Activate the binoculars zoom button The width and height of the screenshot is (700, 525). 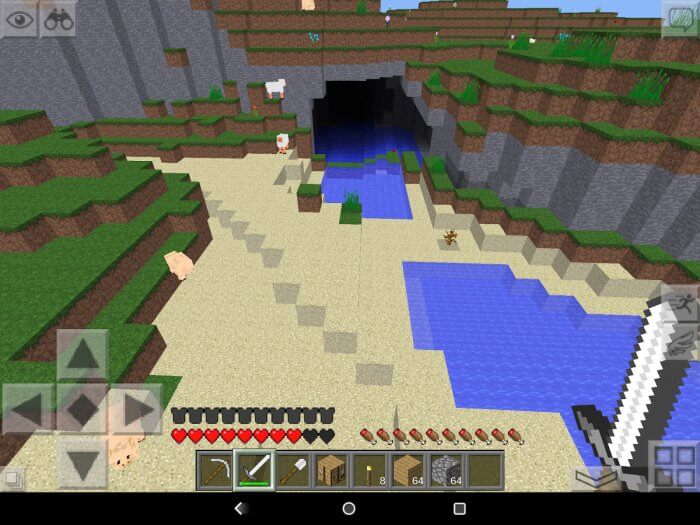(58, 19)
